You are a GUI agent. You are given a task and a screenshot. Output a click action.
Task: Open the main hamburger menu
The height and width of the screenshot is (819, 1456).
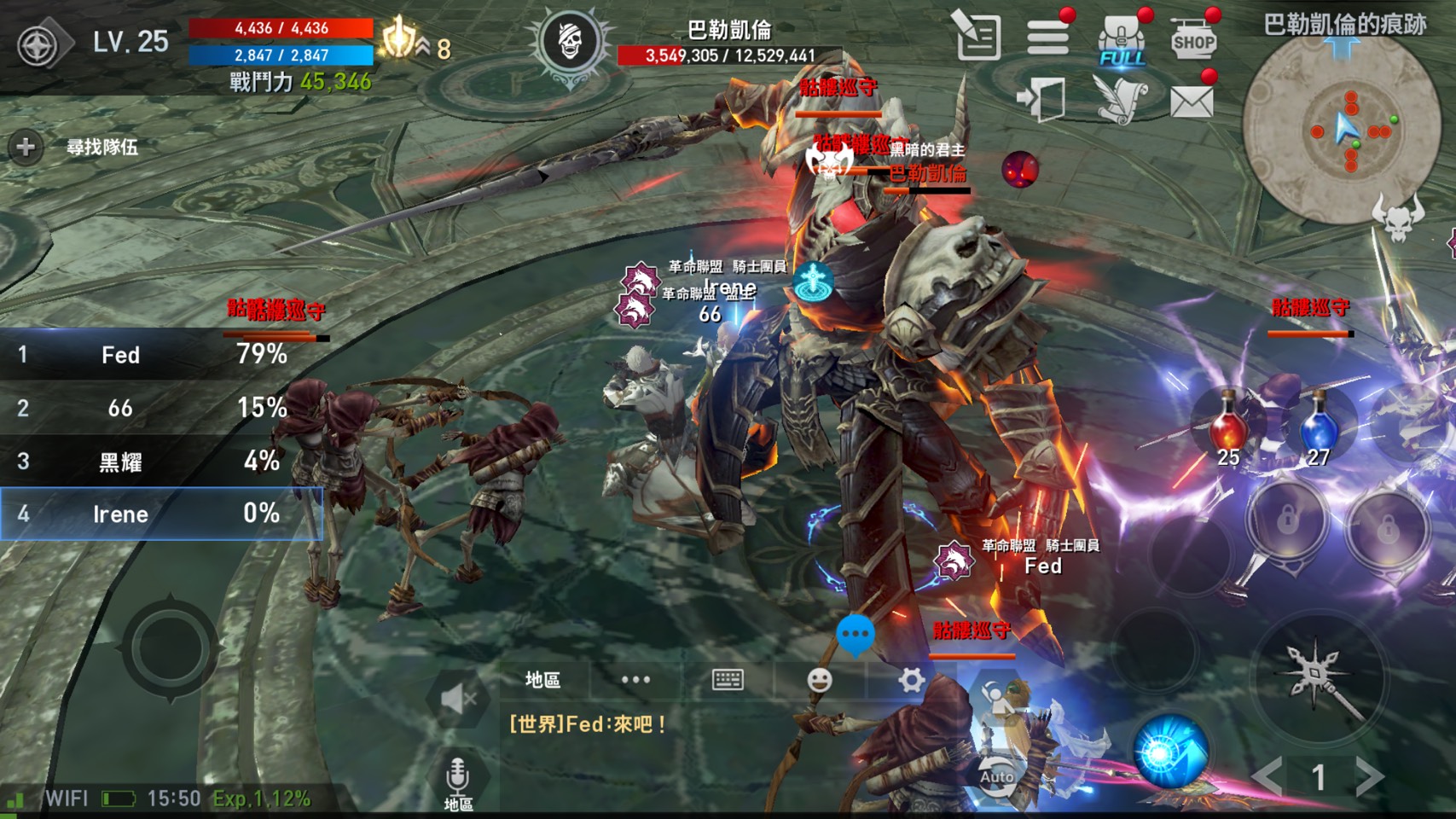click(1047, 37)
